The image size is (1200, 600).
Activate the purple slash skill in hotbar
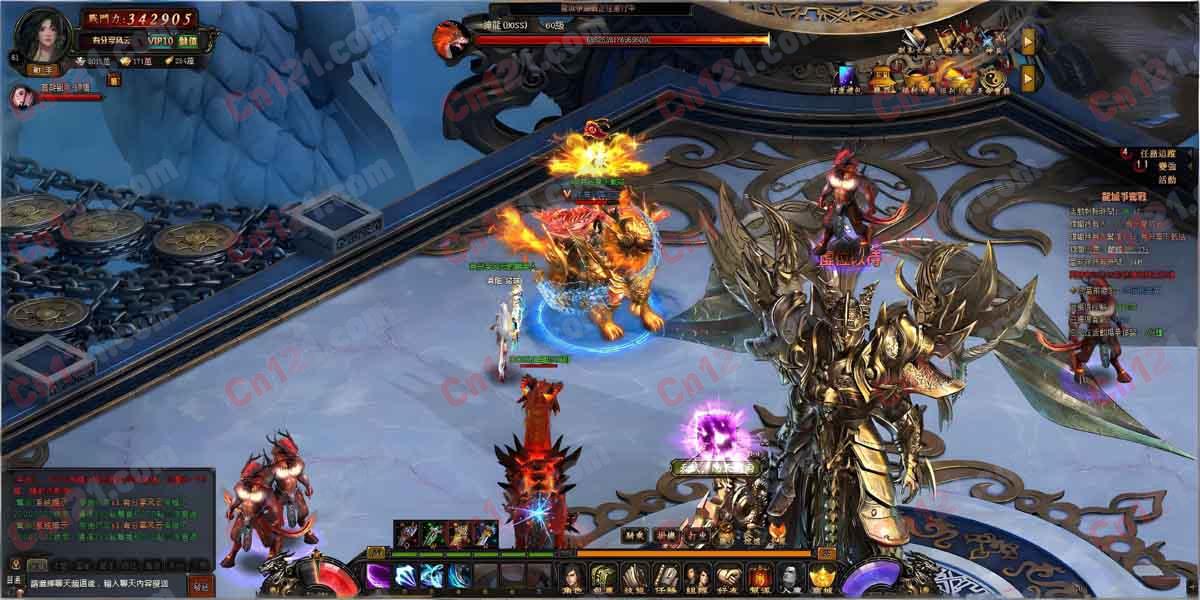(x=378, y=576)
